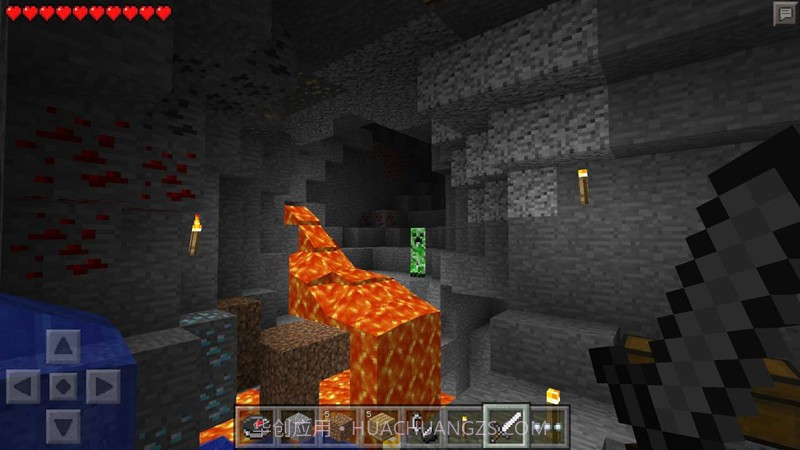Tap the D-pad down arrow to move backward

coord(63,424)
